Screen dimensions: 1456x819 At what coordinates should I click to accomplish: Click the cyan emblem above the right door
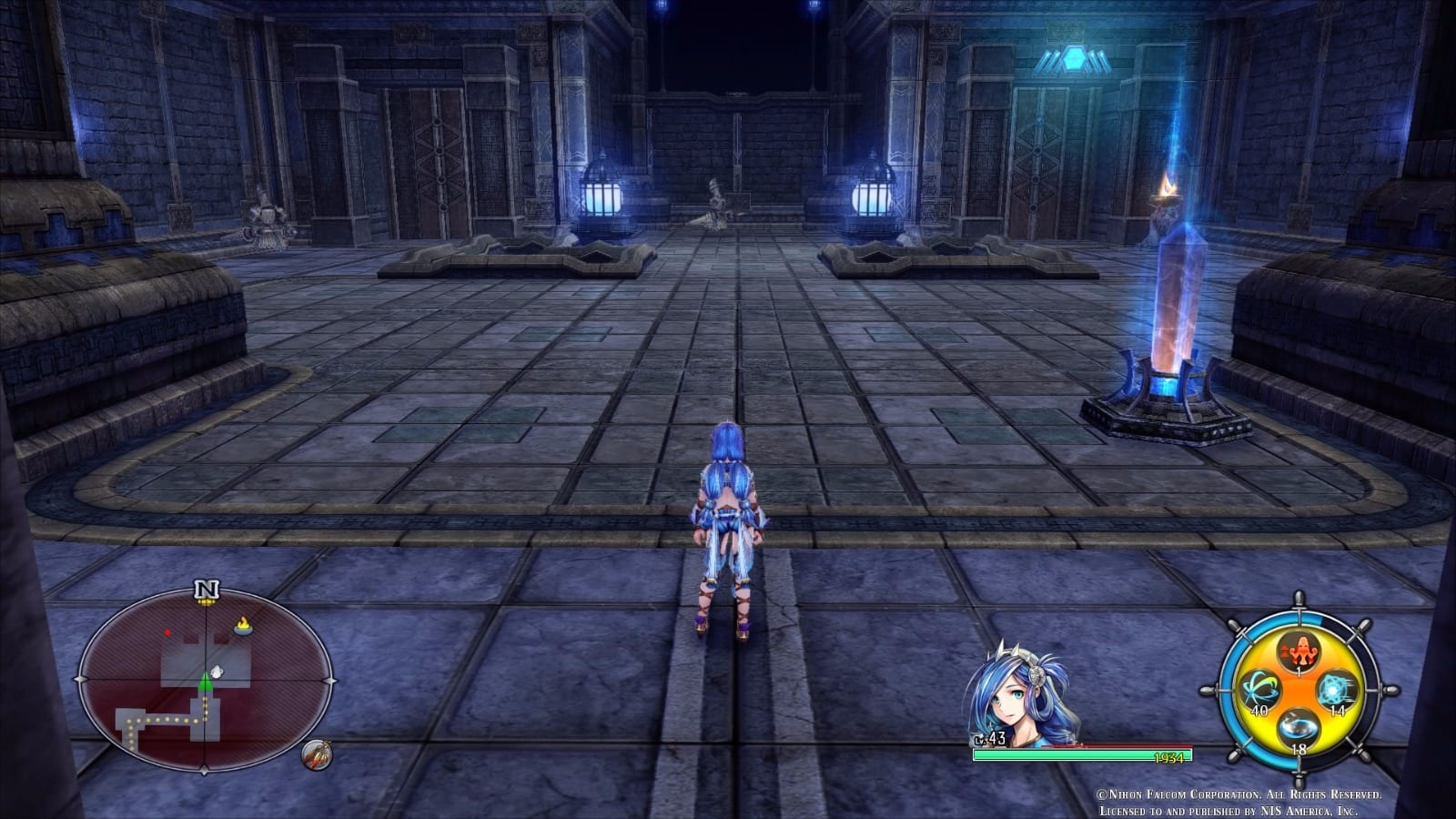pyautogui.click(x=1076, y=59)
